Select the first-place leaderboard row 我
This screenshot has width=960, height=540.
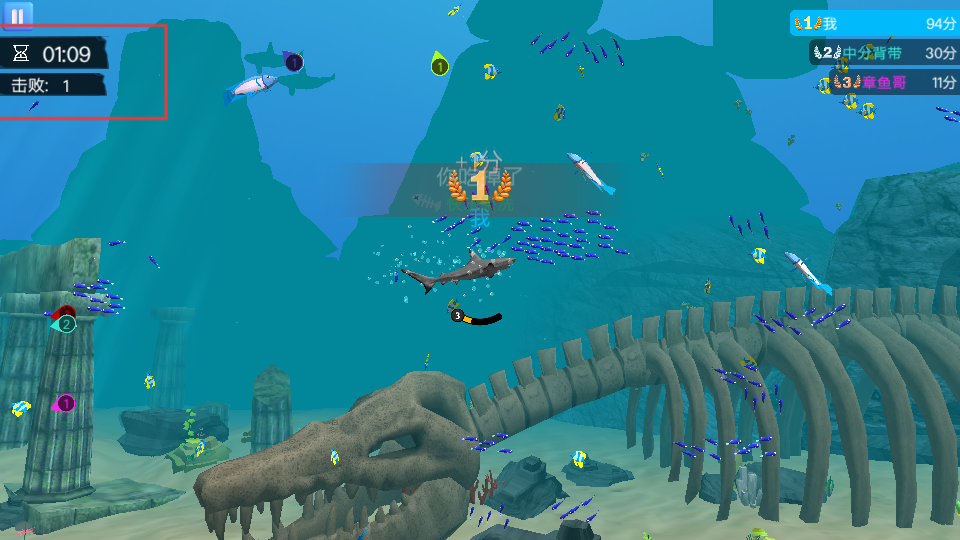click(874, 23)
